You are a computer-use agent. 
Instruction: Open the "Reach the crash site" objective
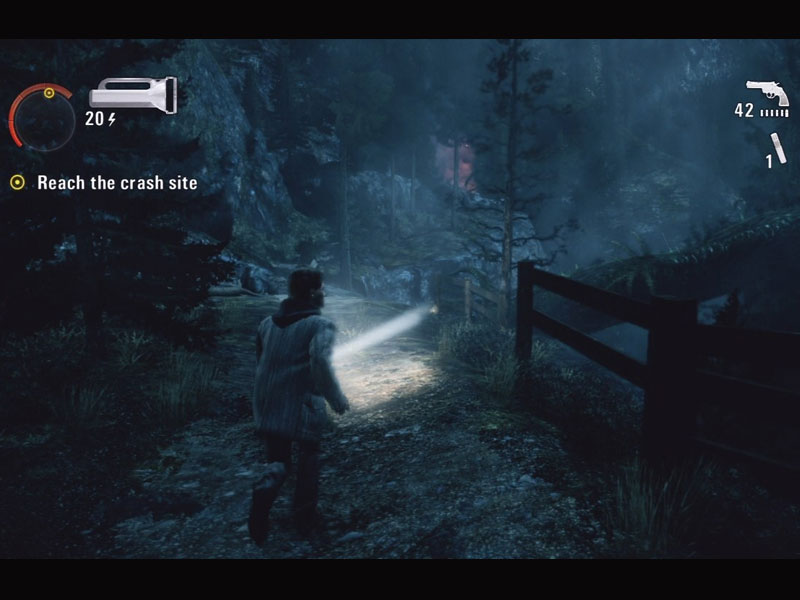click(116, 183)
